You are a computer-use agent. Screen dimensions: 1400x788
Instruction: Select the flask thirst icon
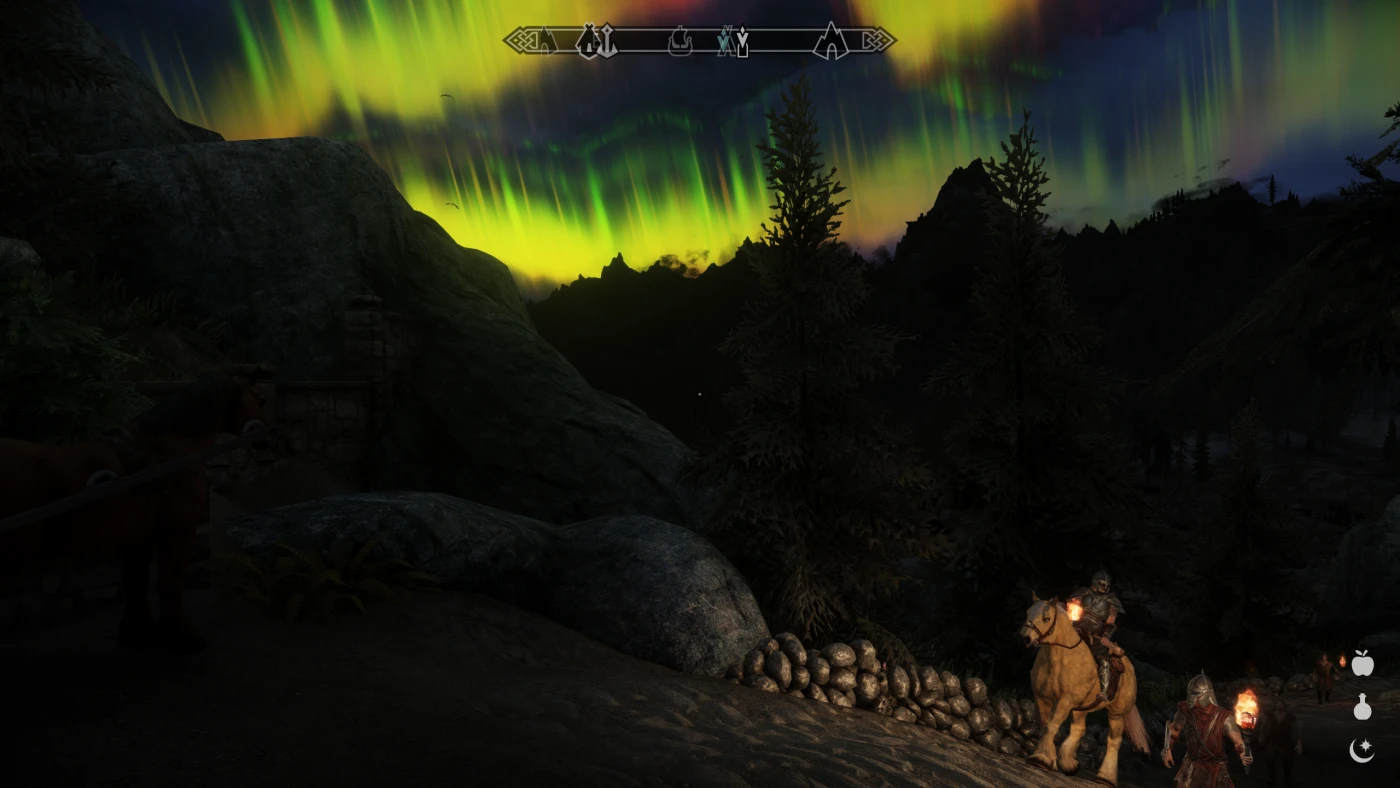pos(1362,707)
